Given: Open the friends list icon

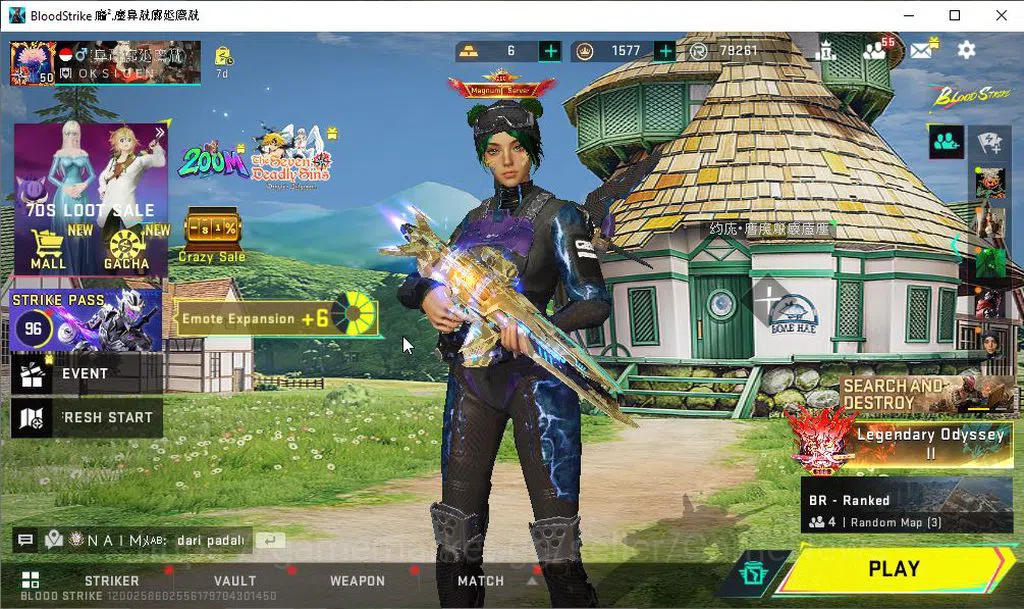Looking at the screenshot, I should pos(875,50).
